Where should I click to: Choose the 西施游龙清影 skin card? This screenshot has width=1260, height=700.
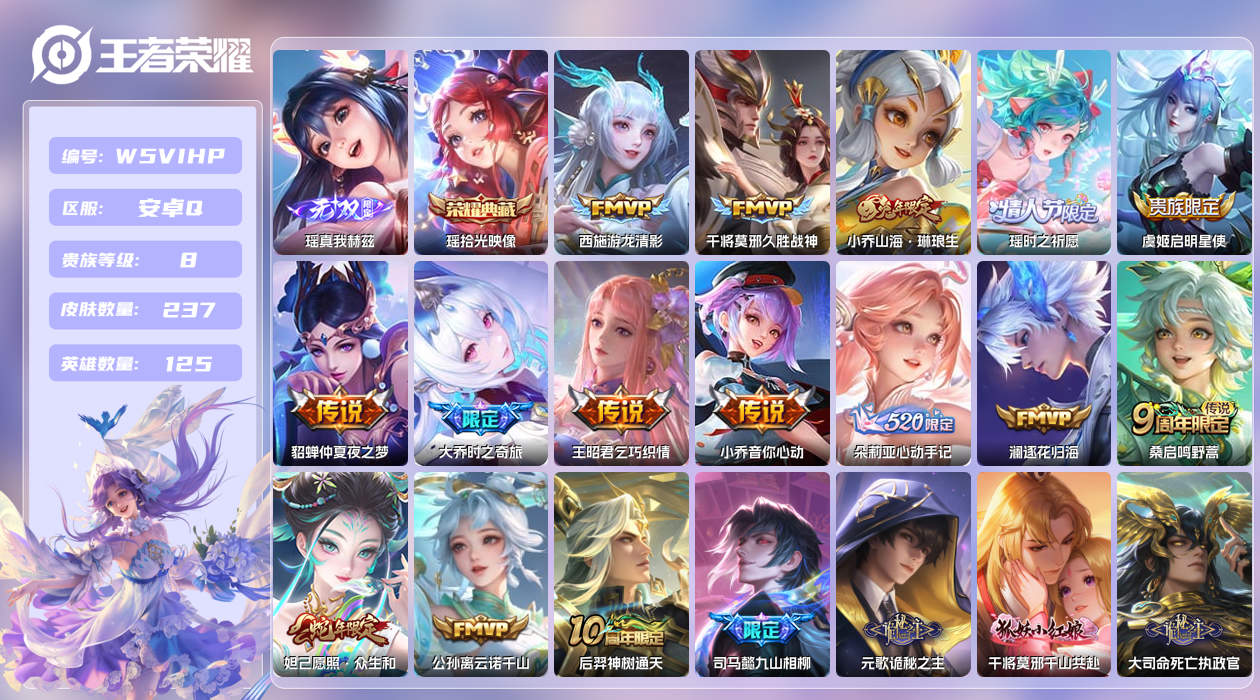tap(621, 152)
